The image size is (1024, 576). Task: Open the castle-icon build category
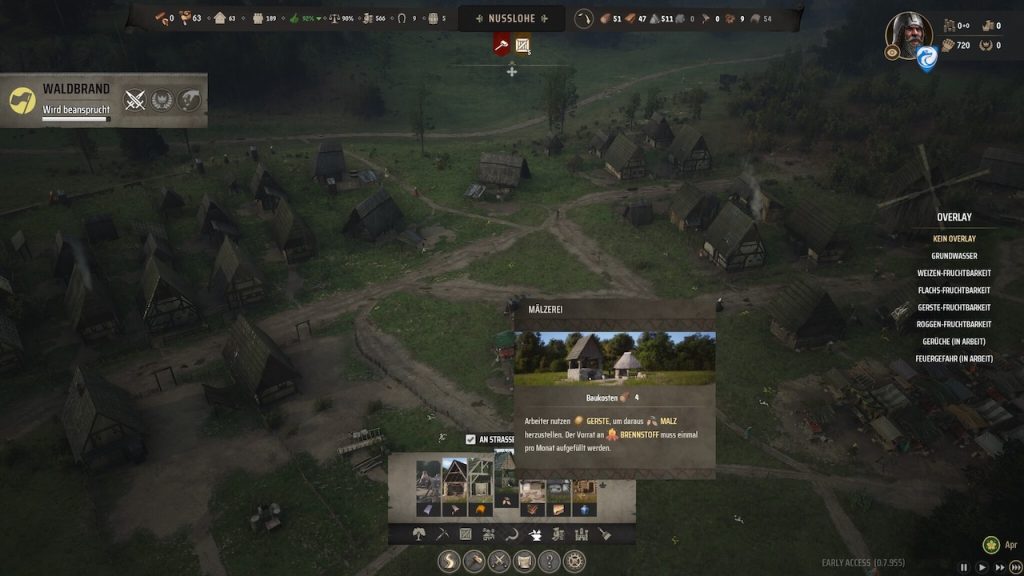pyautogui.click(x=581, y=535)
